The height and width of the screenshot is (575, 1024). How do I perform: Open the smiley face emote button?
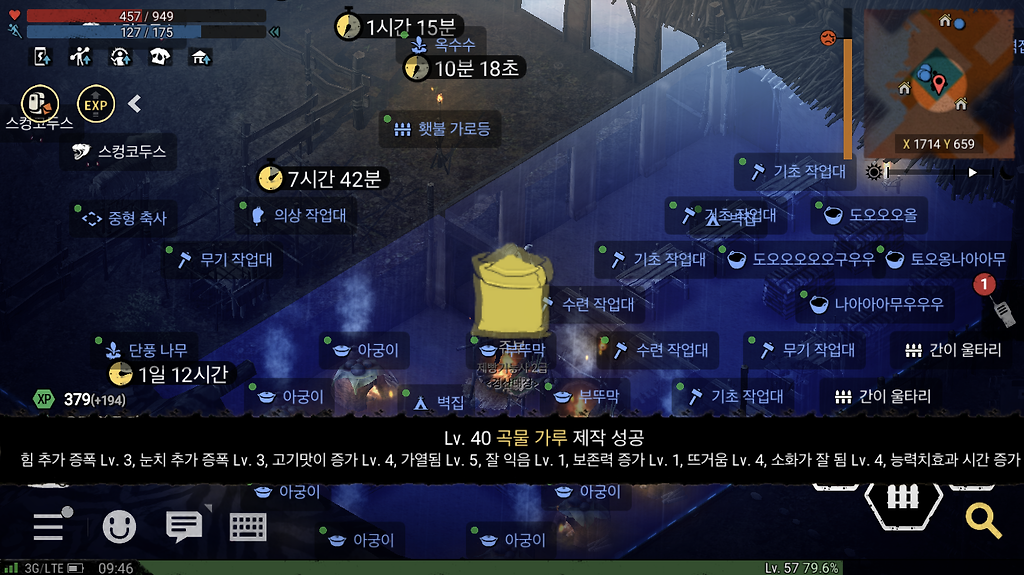(119, 526)
